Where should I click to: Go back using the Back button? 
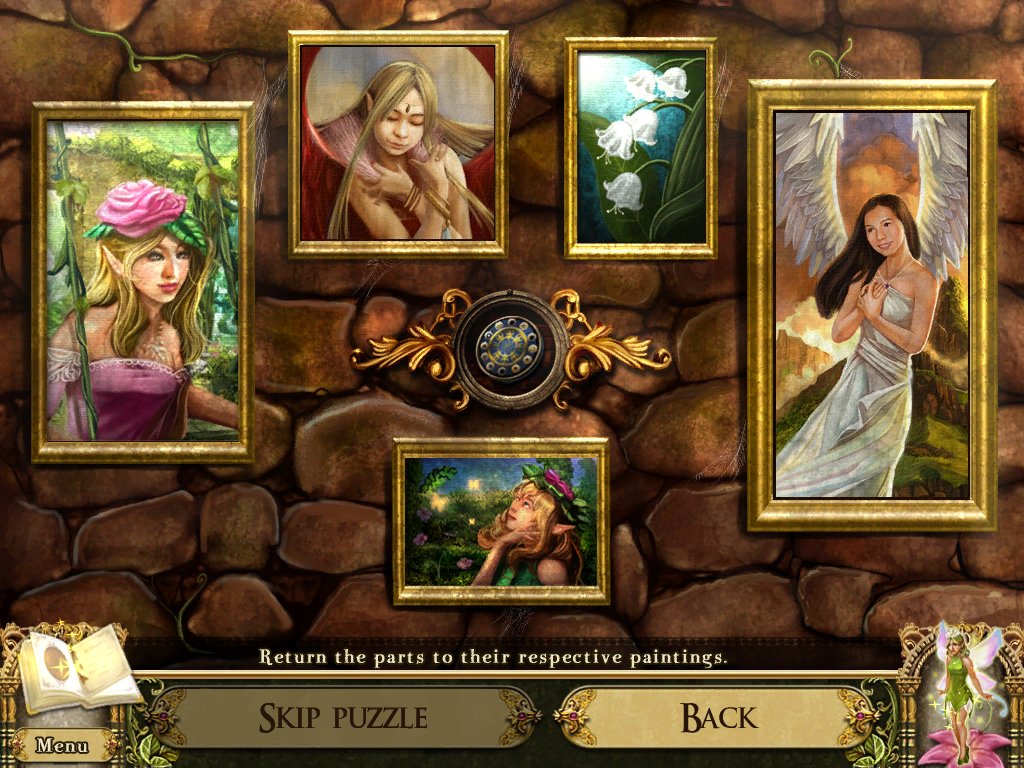pyautogui.click(x=718, y=716)
